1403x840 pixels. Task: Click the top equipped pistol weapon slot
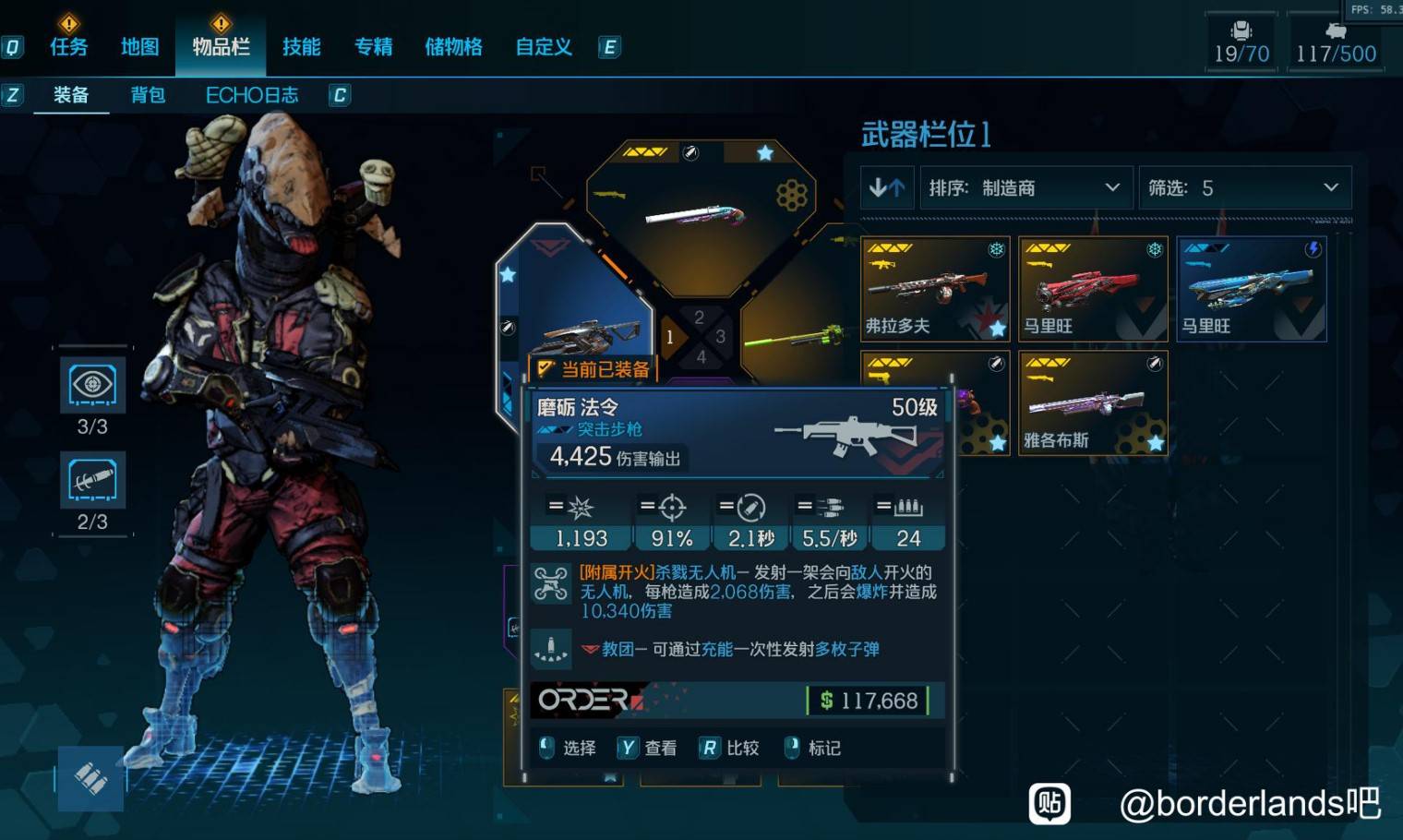coord(700,214)
